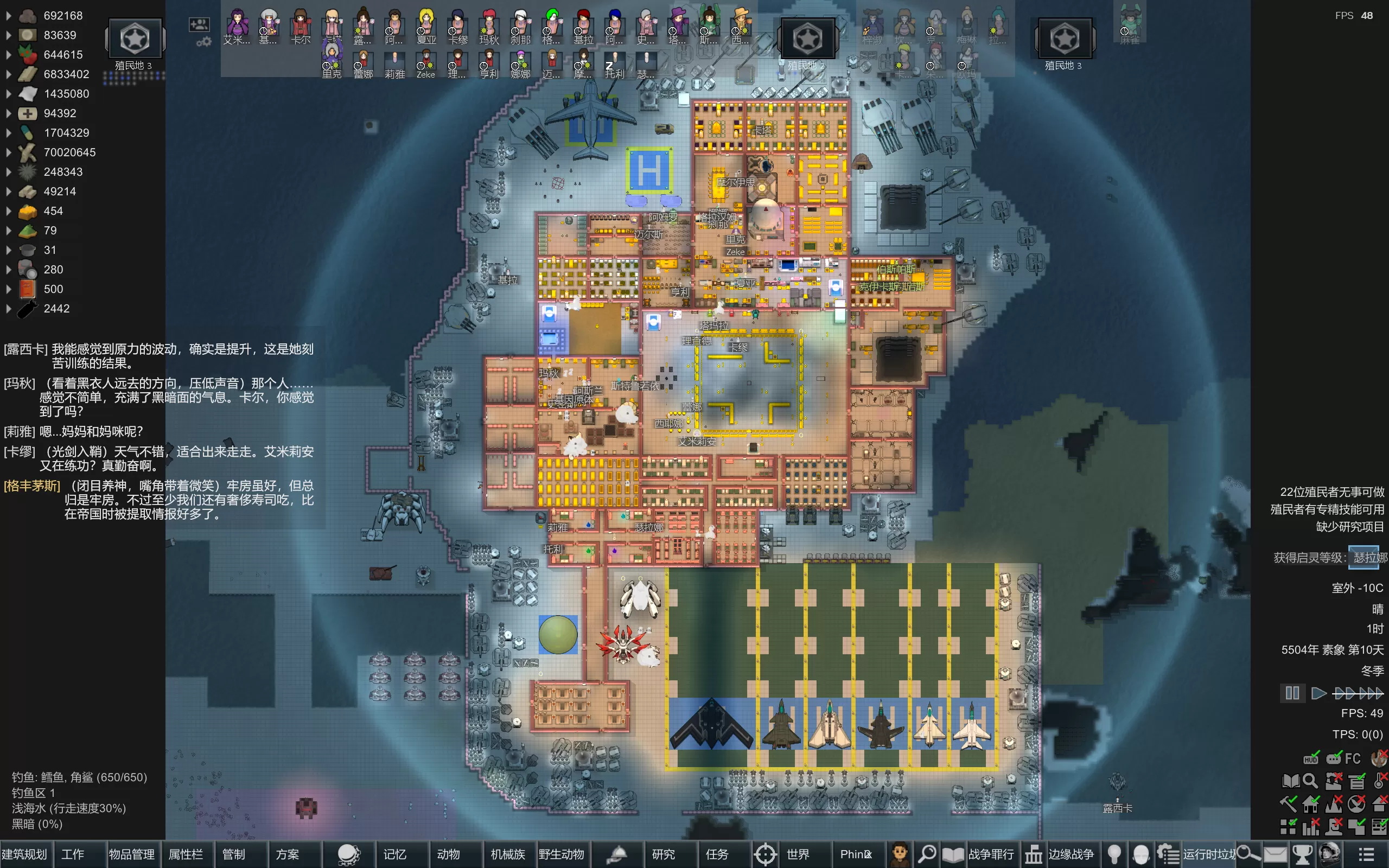This screenshot has width=1389, height=868.
Task: Open the 动物 animals tab
Action: [448, 854]
